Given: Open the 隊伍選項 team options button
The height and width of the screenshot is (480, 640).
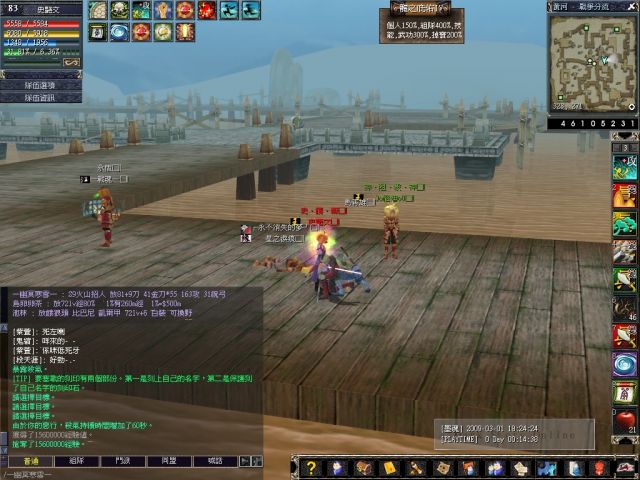Looking at the screenshot, I should (40, 85).
